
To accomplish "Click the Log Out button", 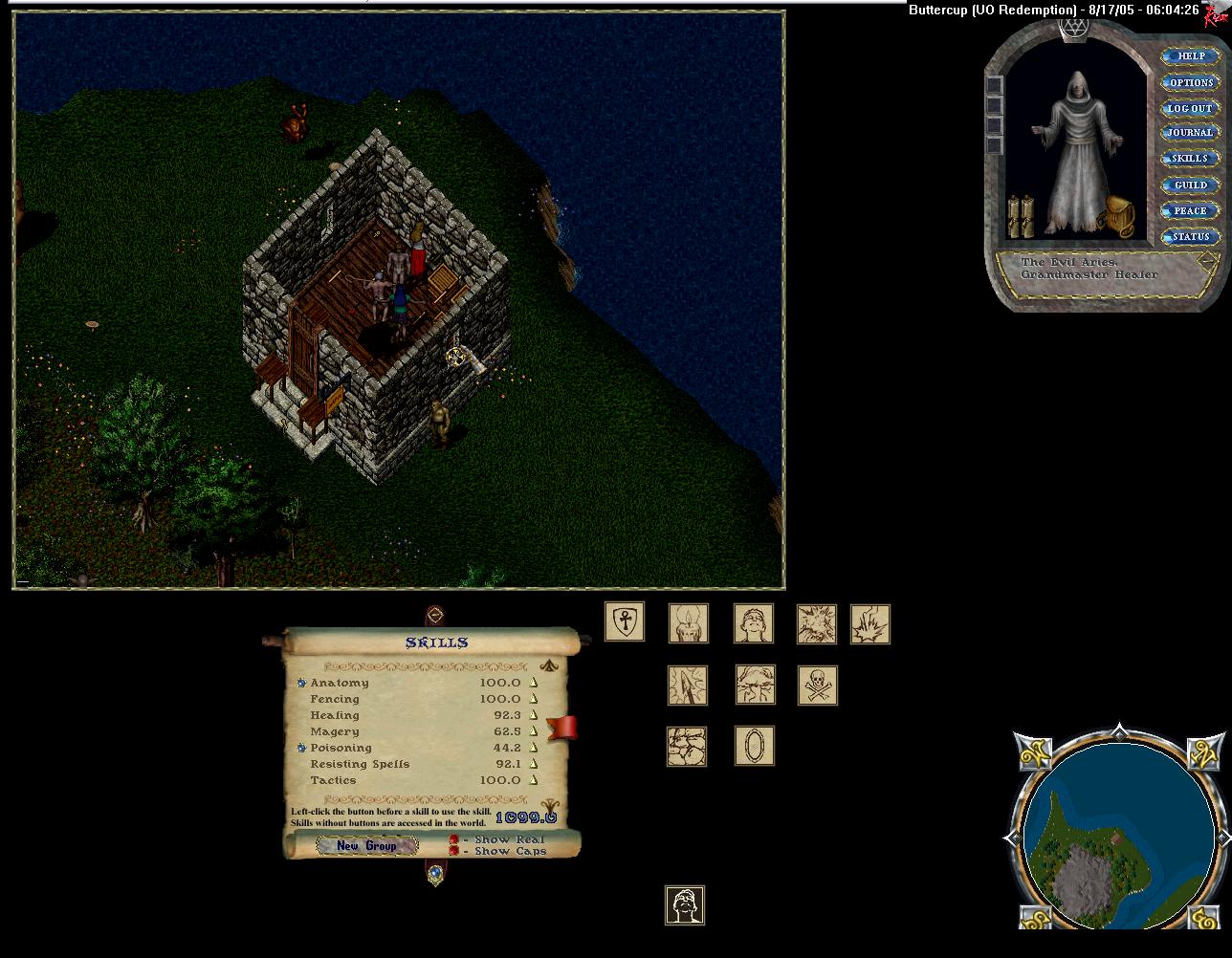I will (1191, 108).
